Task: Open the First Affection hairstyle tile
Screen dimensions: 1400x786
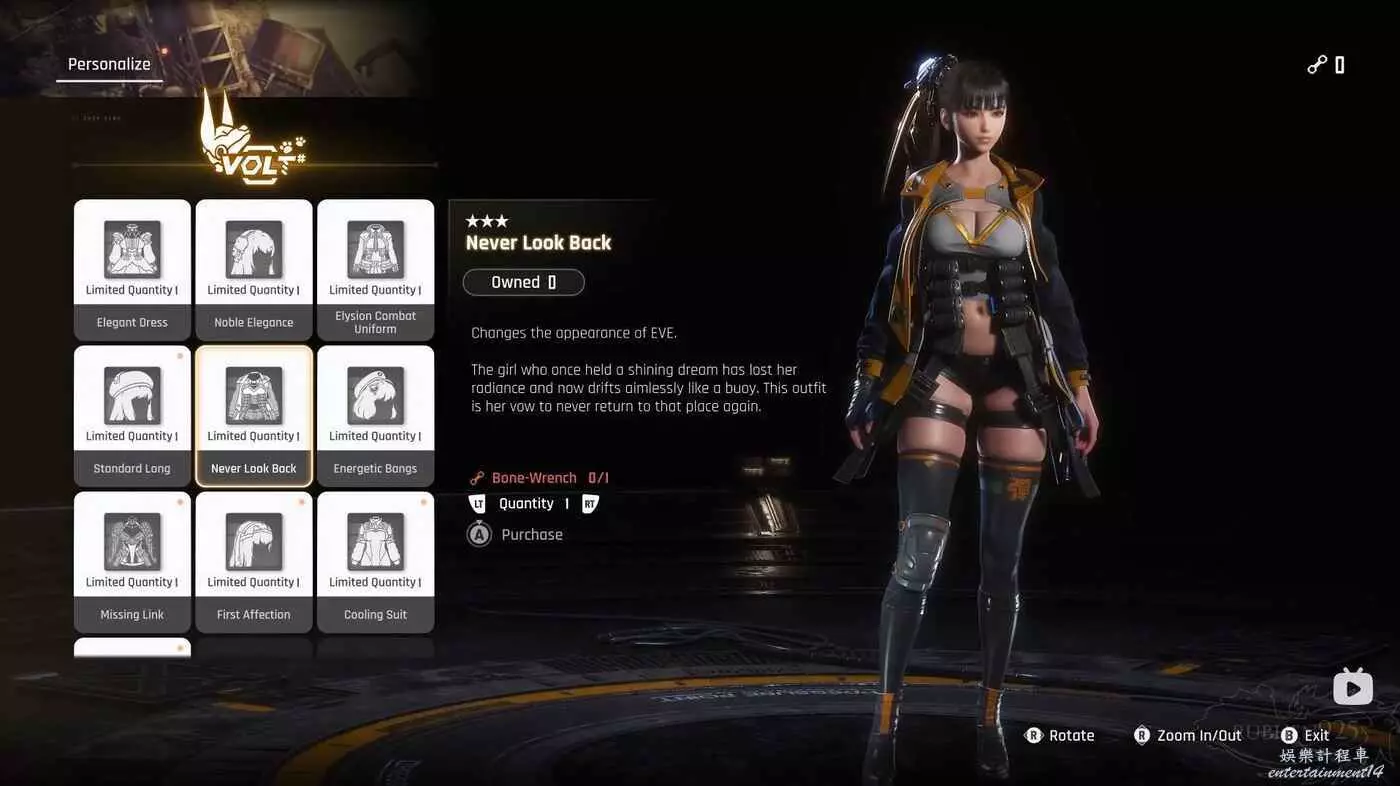Action: point(254,562)
